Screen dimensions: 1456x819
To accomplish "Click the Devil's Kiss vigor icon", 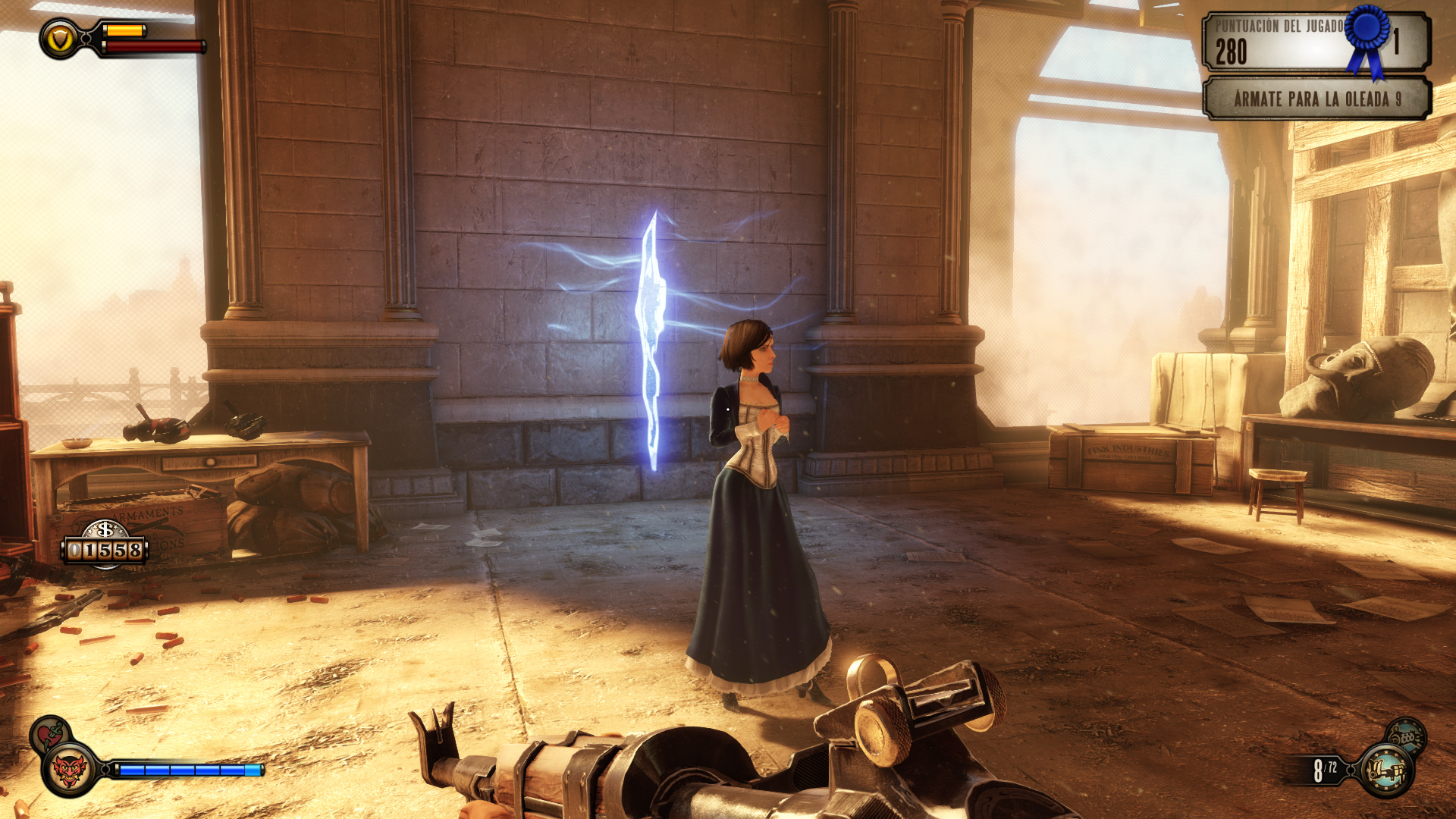I will [70, 771].
